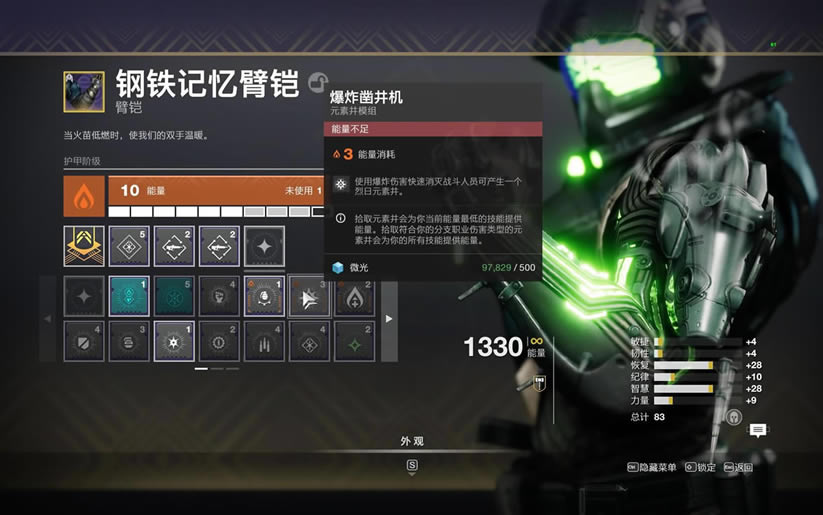This screenshot has width=823, height=515.
Task: Select the sunburst mod costing 1 energy
Action: [x=174, y=341]
